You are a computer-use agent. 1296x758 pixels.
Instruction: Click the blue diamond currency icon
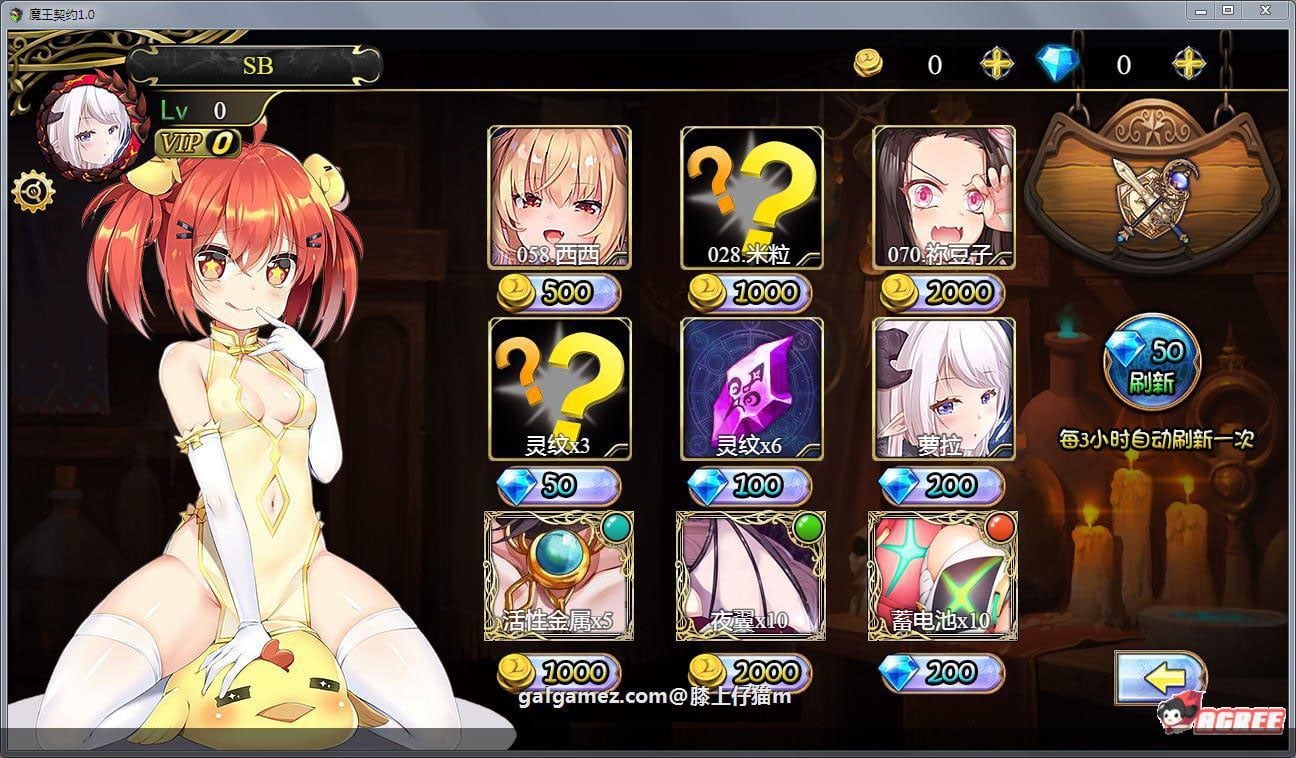pyautogui.click(x=1058, y=63)
